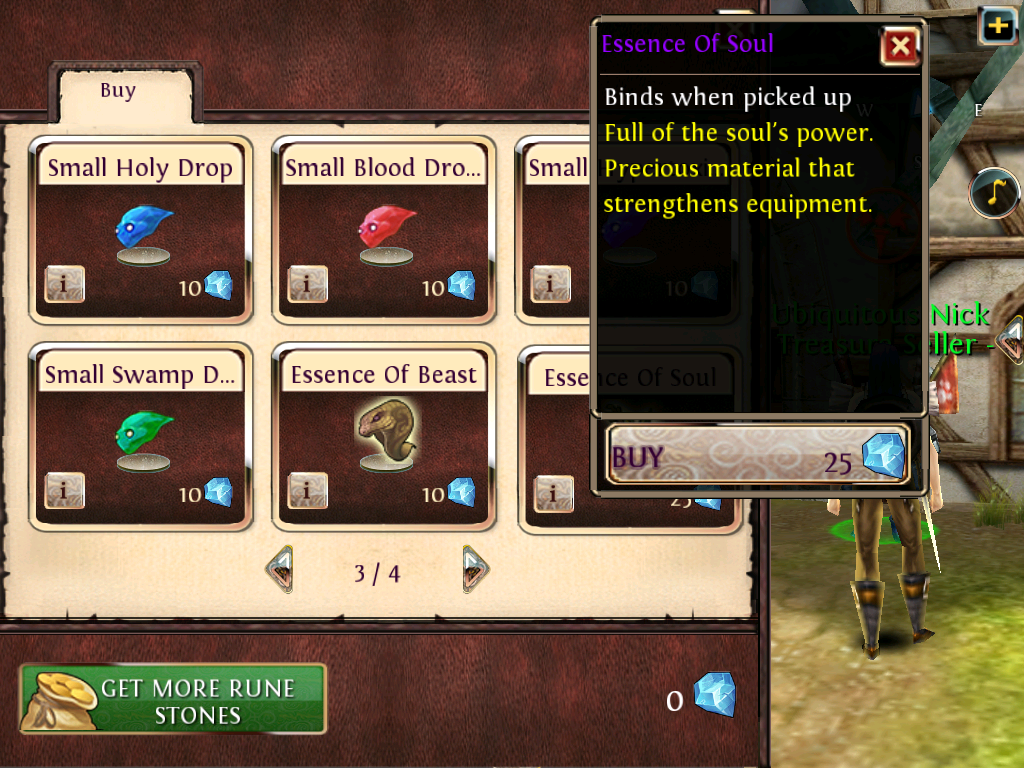
Task: Close the Essence Of Soul popup
Action: (900, 46)
